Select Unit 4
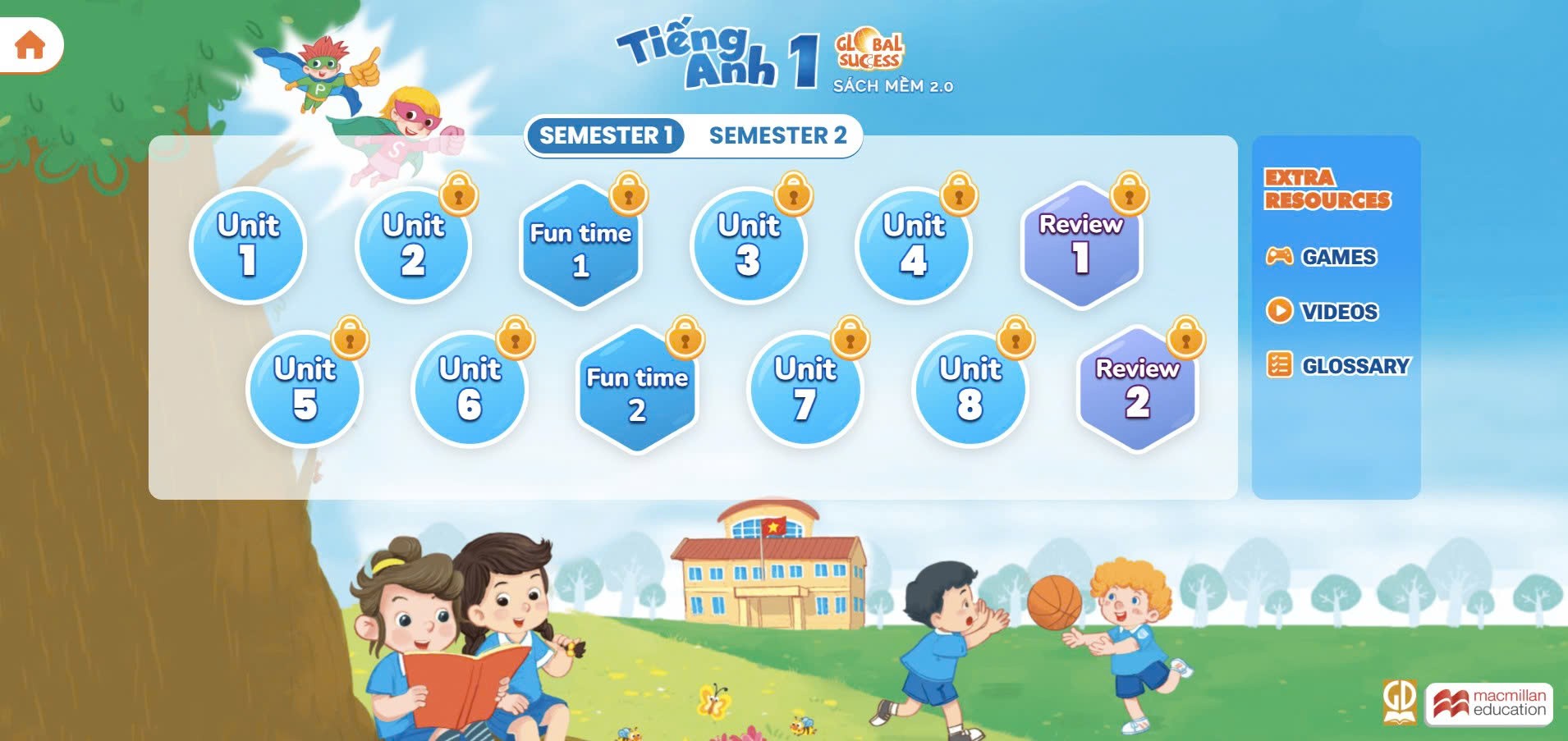1568x741 pixels. point(914,245)
